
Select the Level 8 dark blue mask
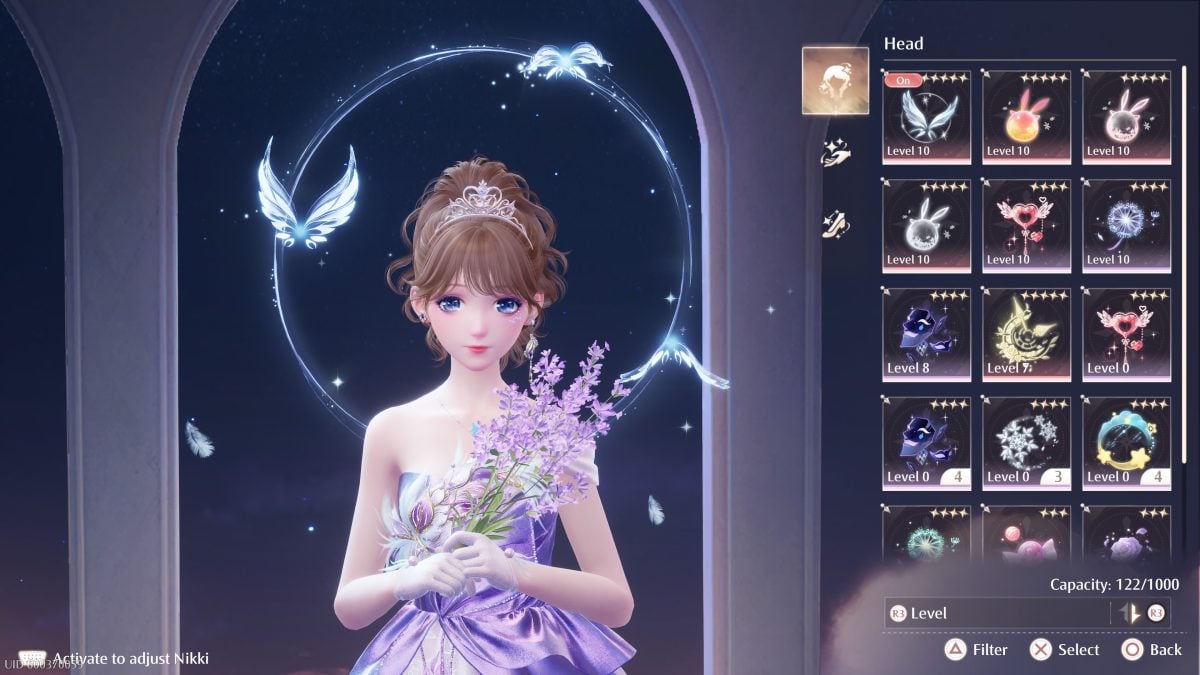tap(926, 334)
